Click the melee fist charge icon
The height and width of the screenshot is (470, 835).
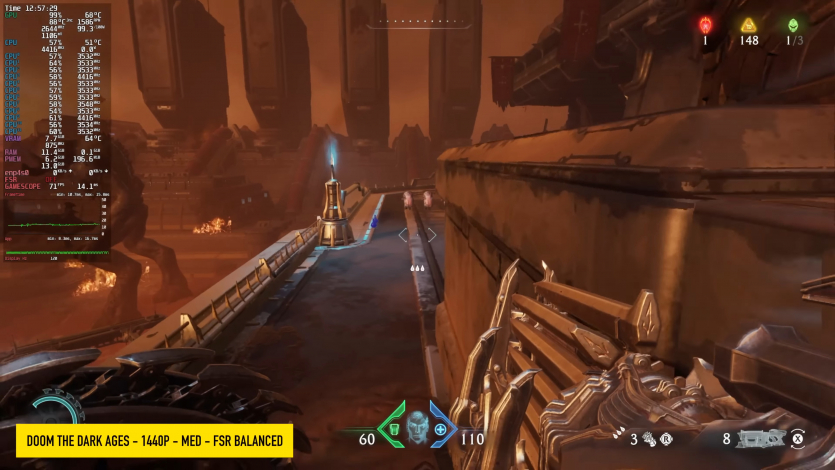[648, 437]
